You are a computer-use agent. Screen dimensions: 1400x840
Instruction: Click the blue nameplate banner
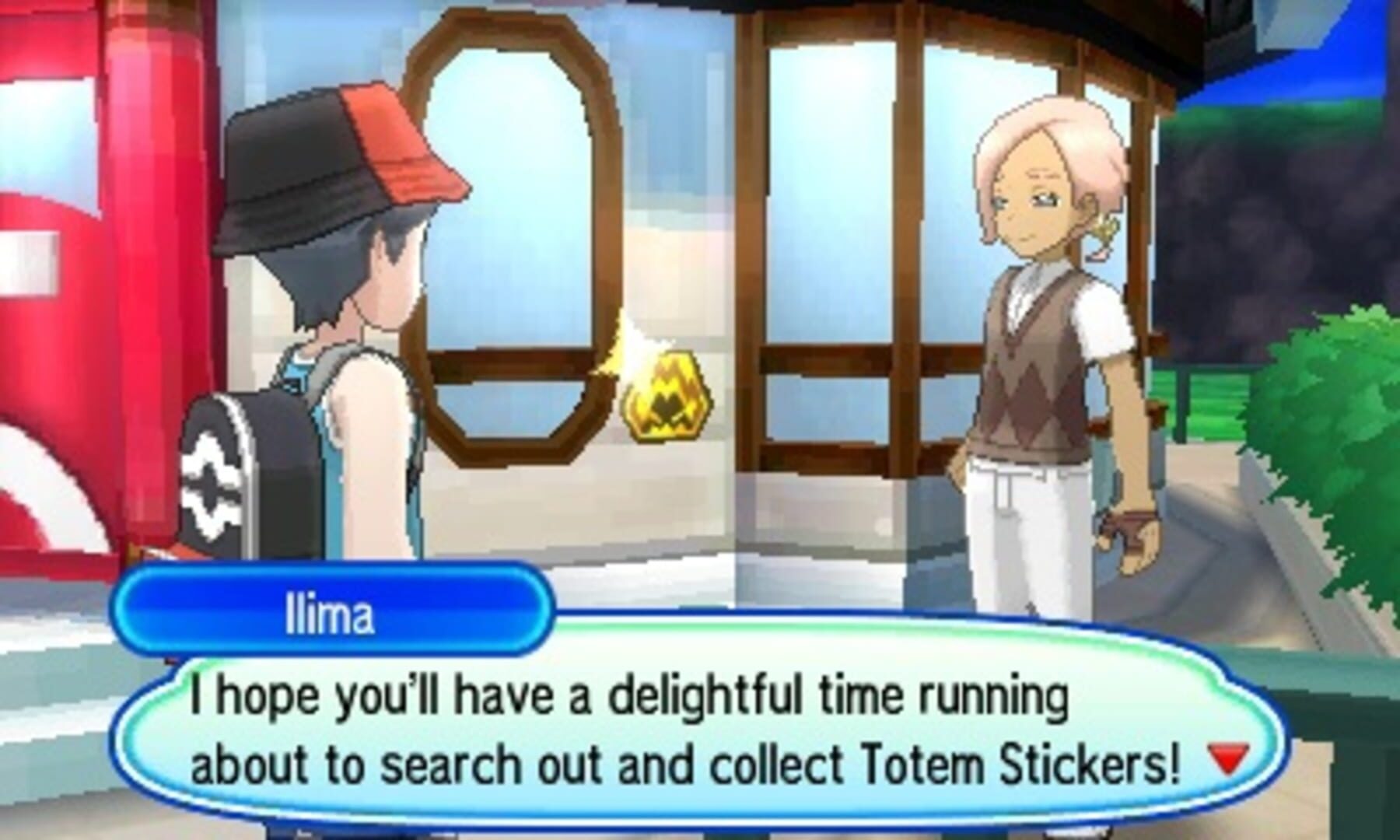(334, 614)
